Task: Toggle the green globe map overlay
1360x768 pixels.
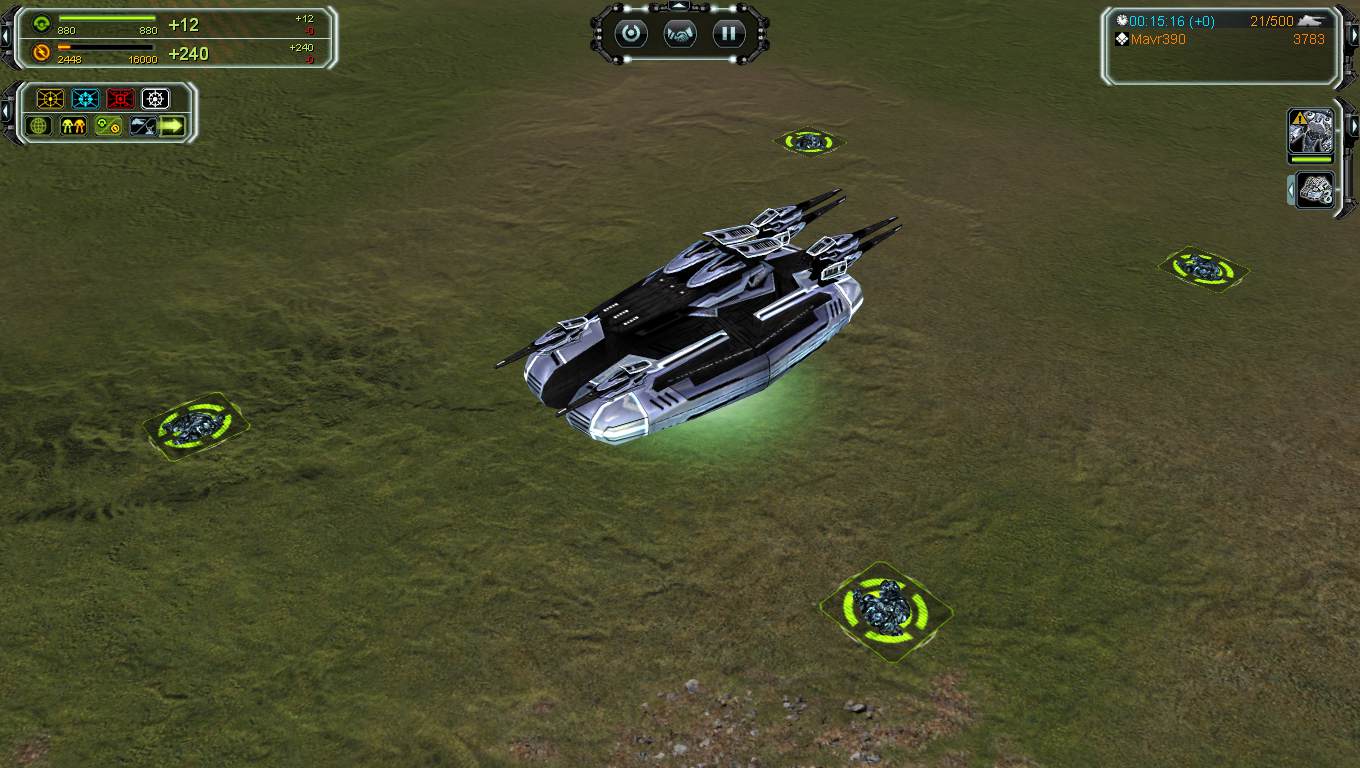Action: click(40, 126)
